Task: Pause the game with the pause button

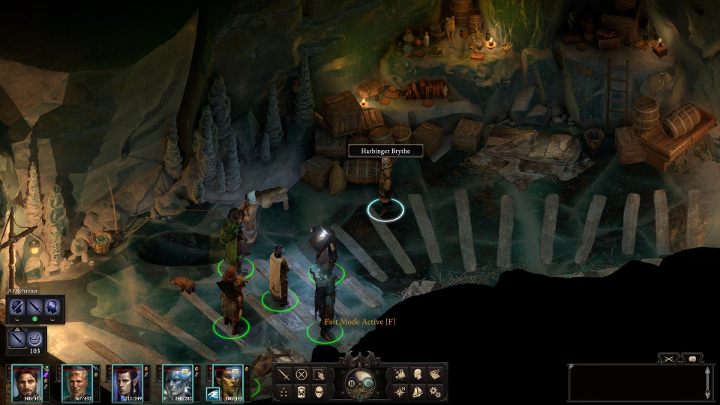Action: [351, 382]
